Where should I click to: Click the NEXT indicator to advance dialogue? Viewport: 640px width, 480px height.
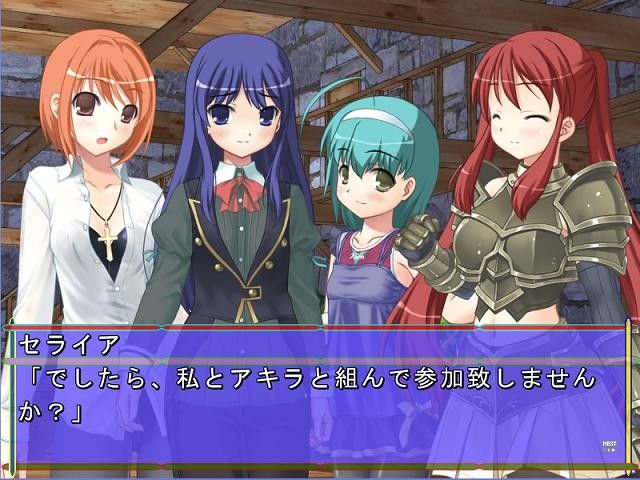[608, 445]
